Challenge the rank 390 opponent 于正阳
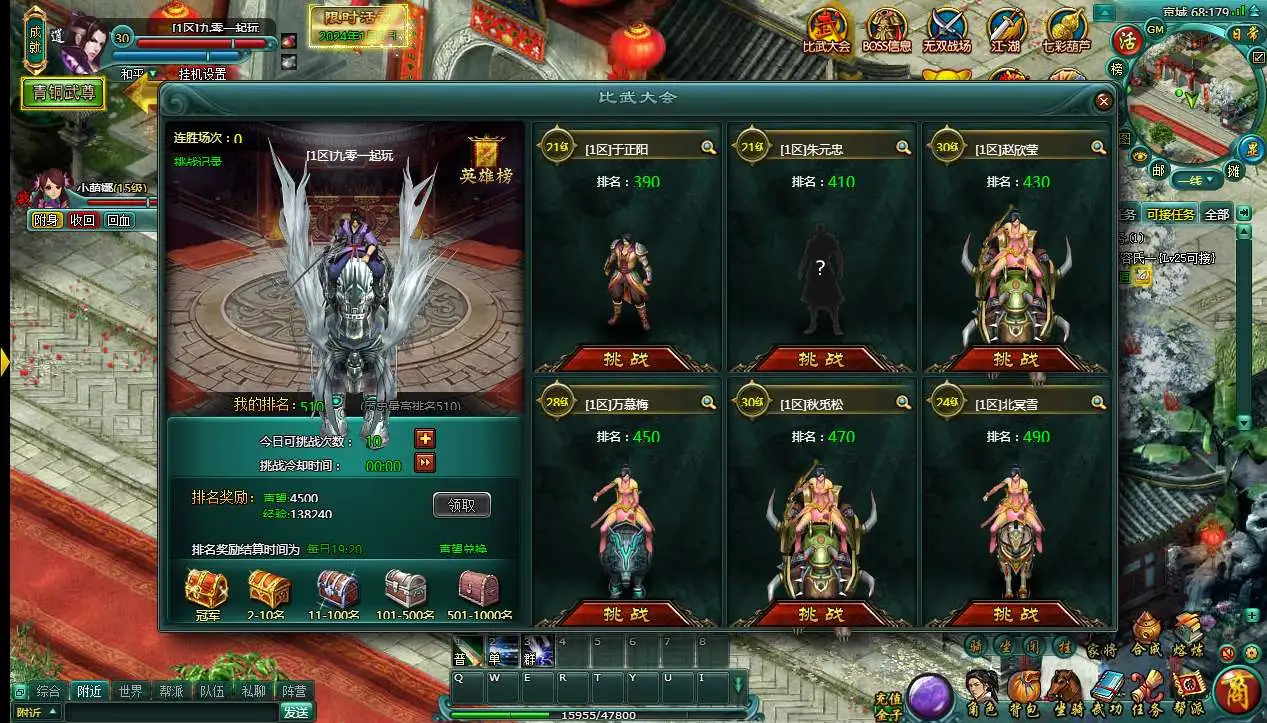The image size is (1267, 723). (x=625, y=358)
